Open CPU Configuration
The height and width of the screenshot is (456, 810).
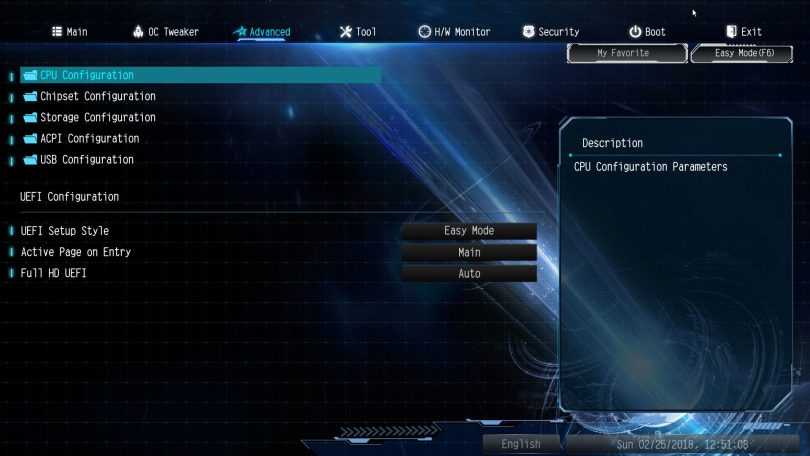(x=87, y=75)
